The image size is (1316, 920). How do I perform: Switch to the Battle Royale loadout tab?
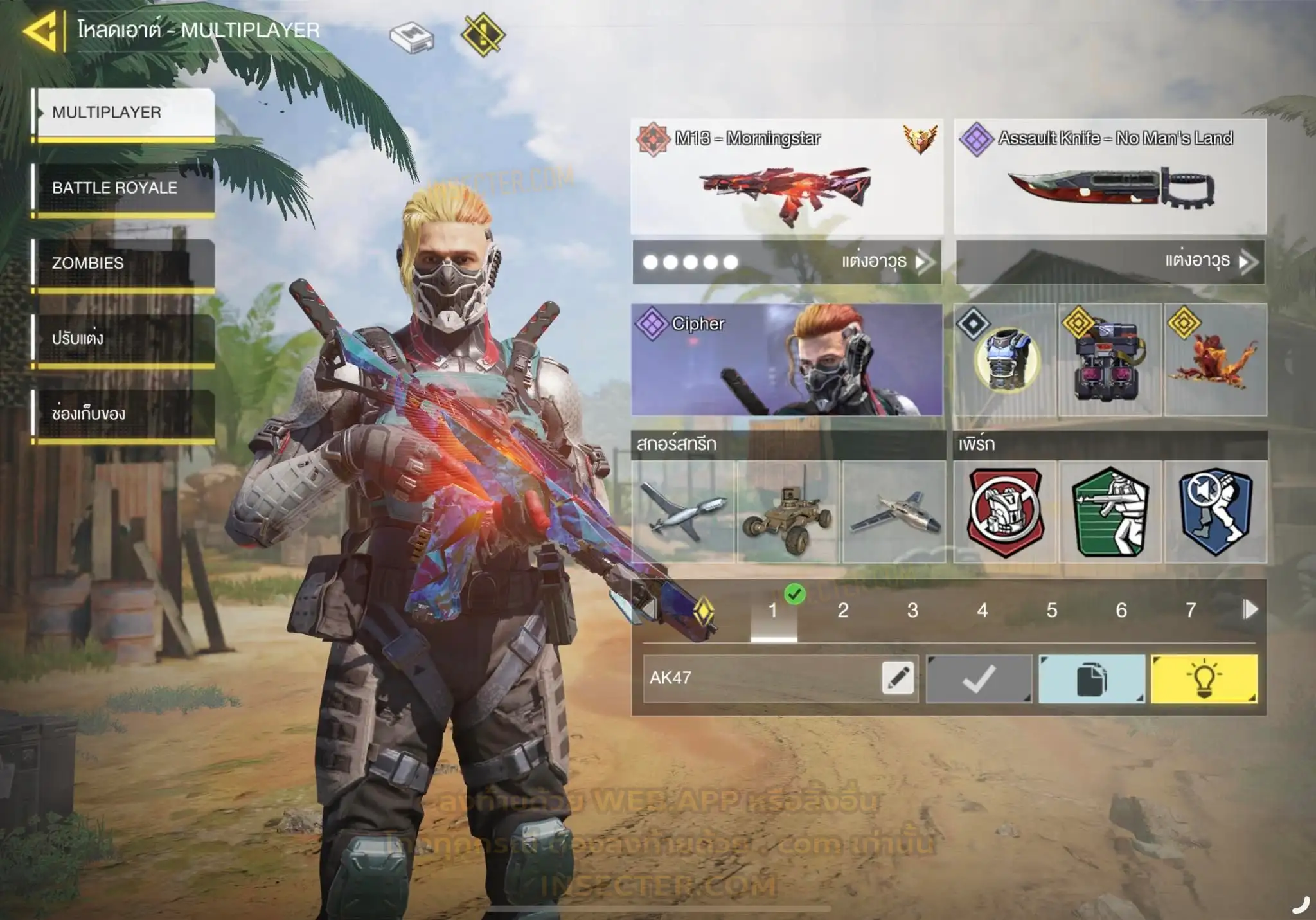click(x=123, y=188)
